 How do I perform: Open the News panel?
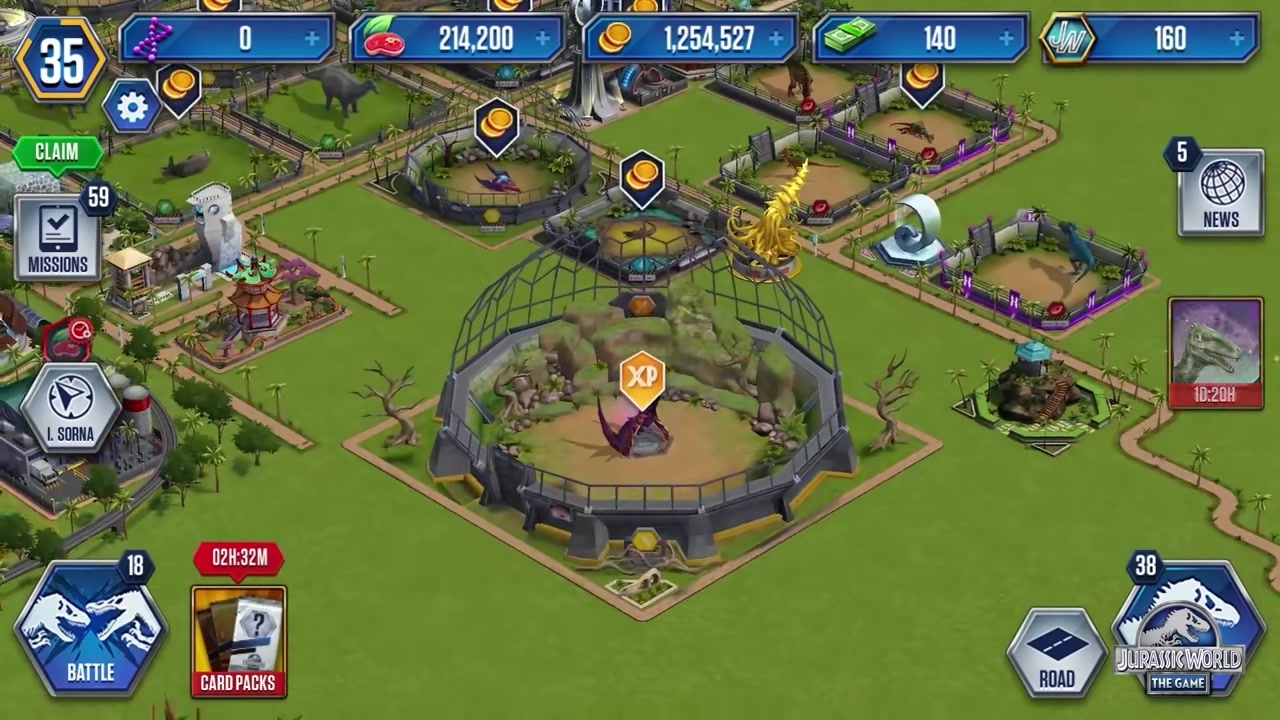[1220, 192]
